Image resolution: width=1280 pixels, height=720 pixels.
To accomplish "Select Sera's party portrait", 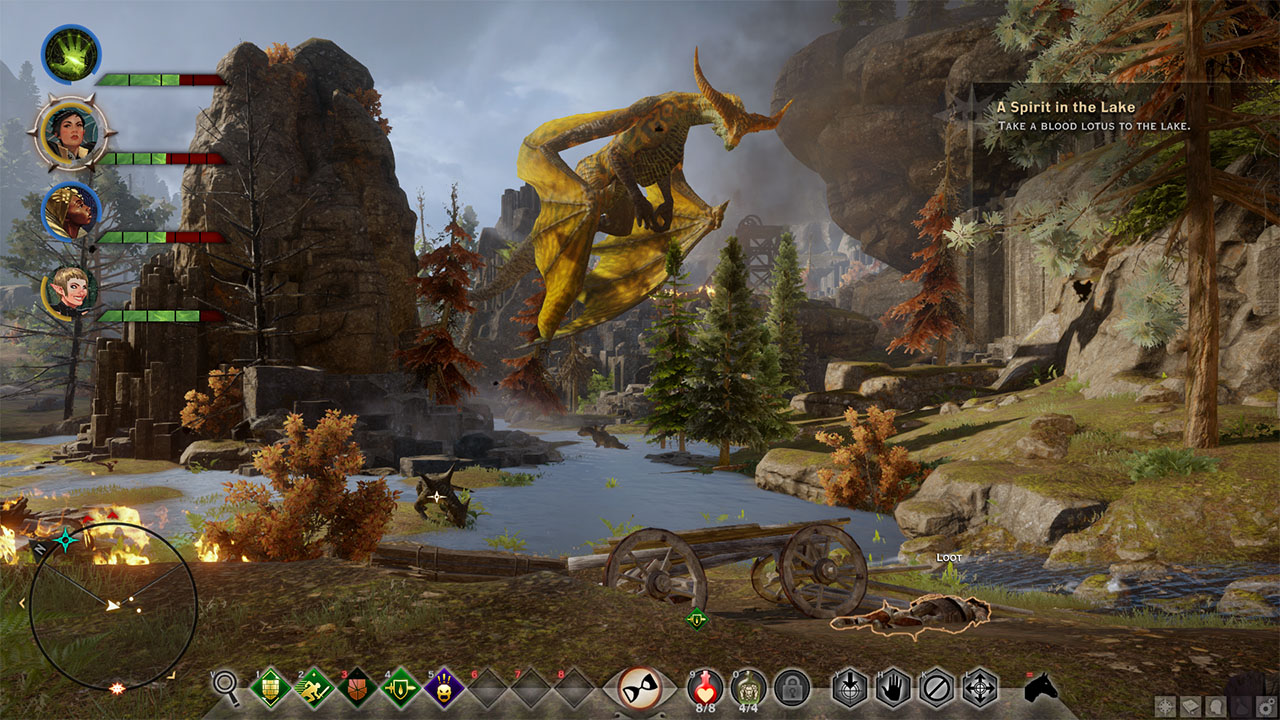I will click(70, 289).
